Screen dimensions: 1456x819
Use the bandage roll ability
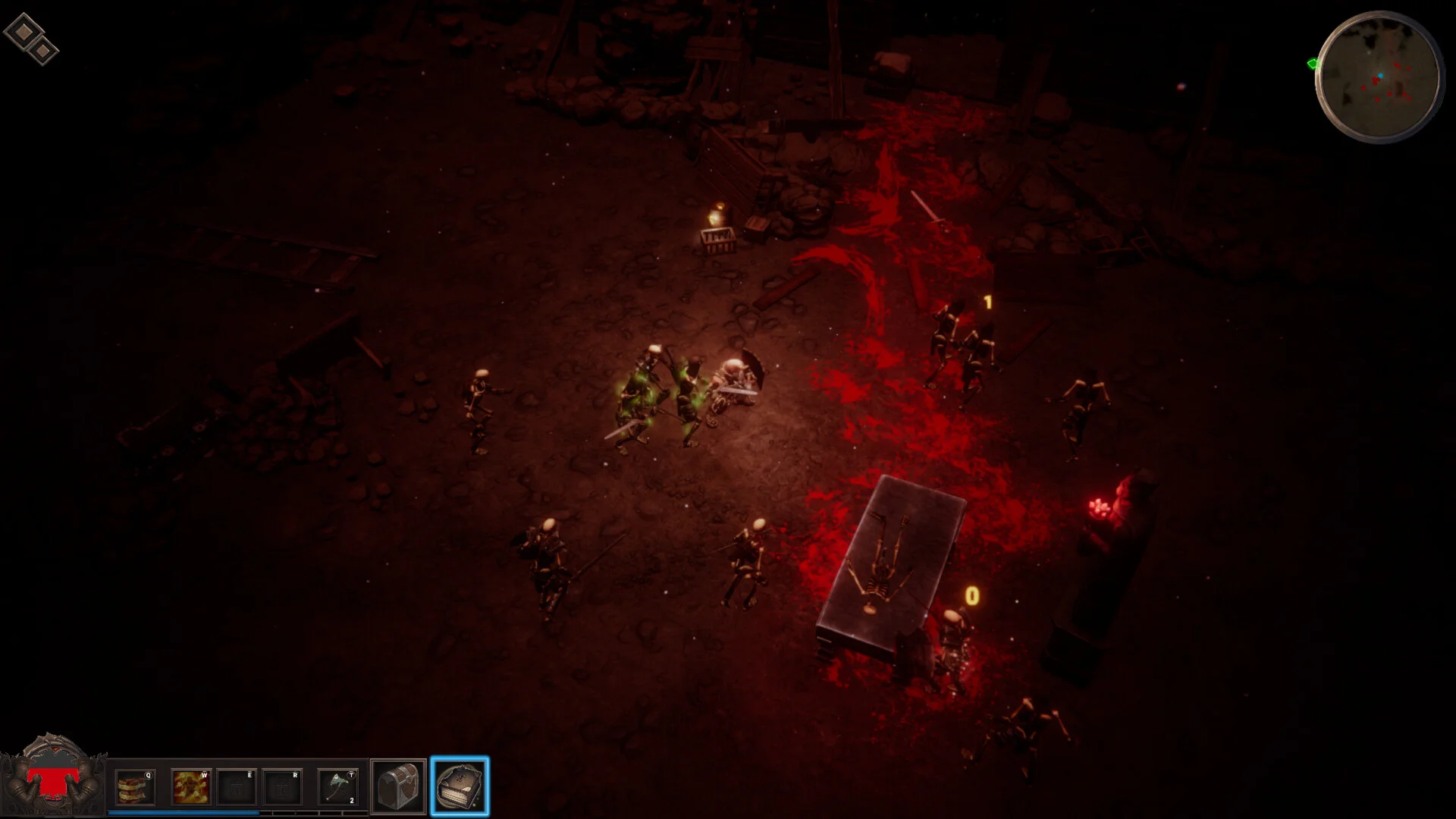coord(135,787)
